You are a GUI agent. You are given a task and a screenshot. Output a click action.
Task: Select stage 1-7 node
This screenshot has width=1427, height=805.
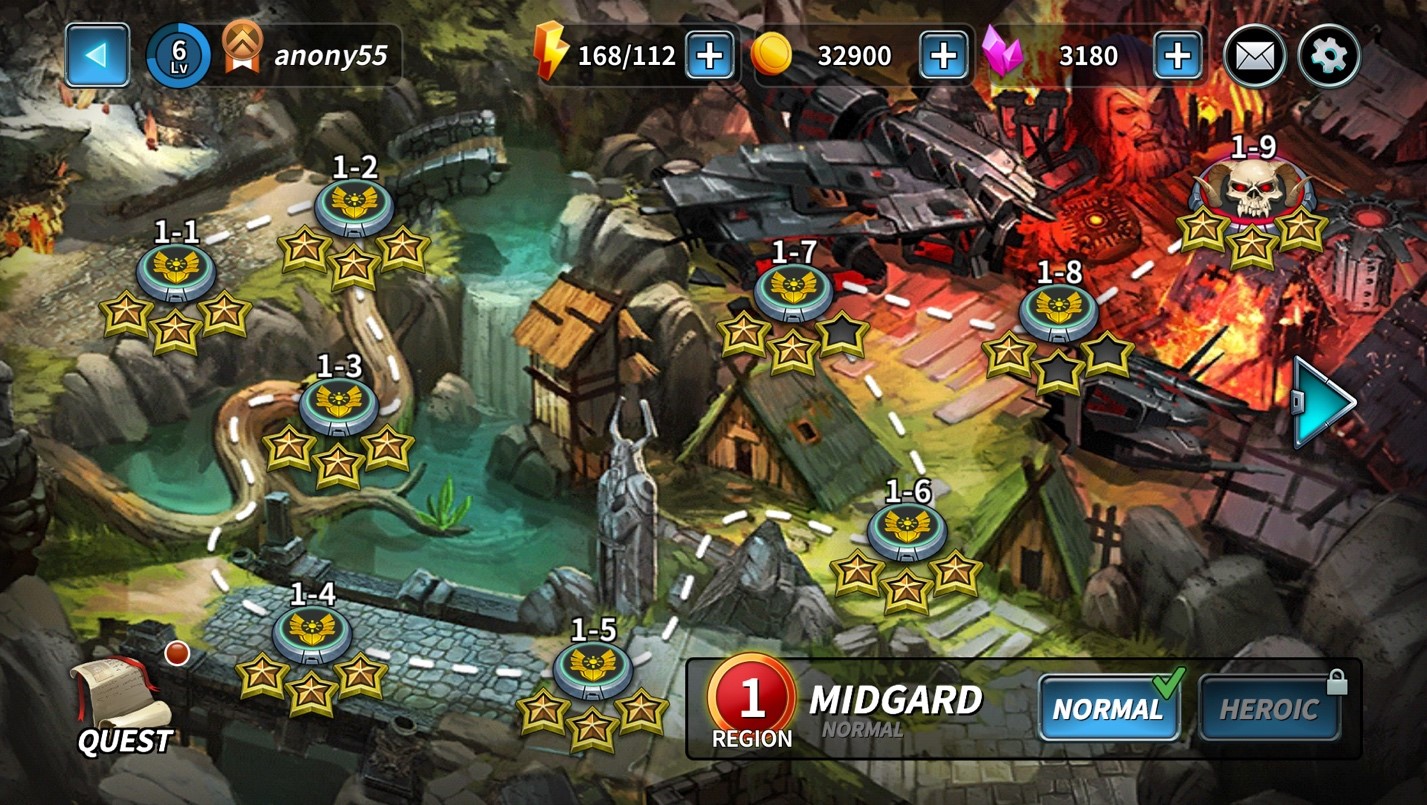(x=793, y=292)
